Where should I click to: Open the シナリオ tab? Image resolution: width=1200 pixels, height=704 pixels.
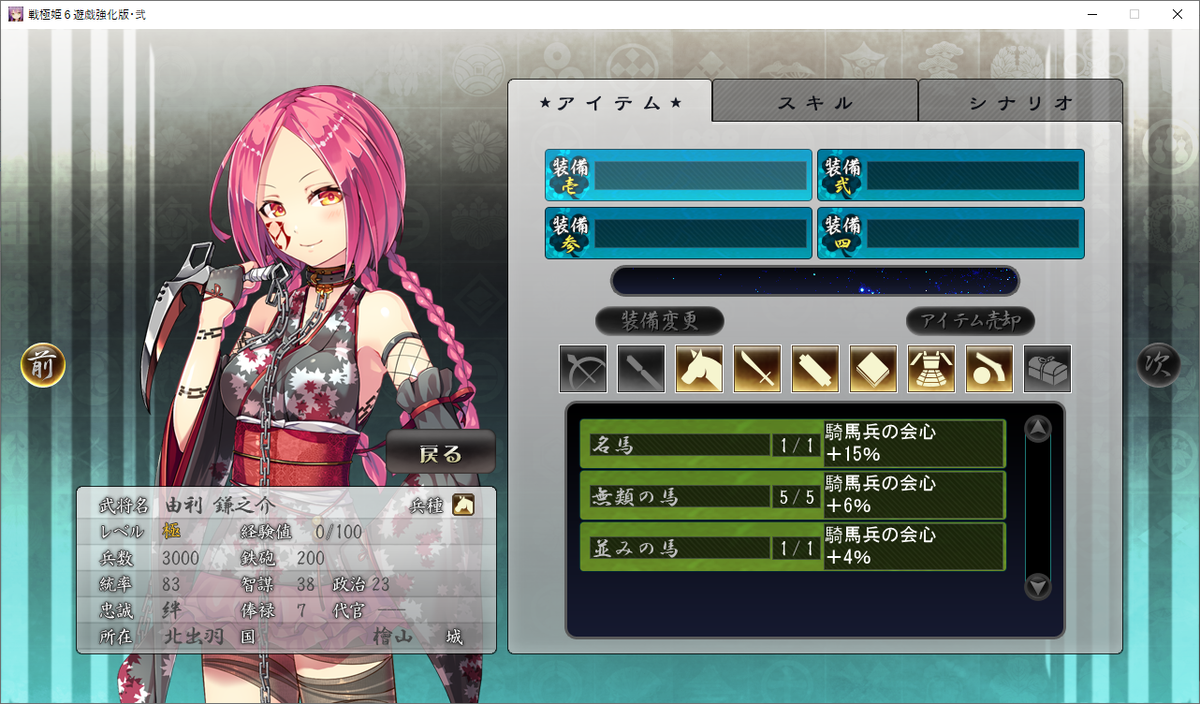(x=1020, y=102)
